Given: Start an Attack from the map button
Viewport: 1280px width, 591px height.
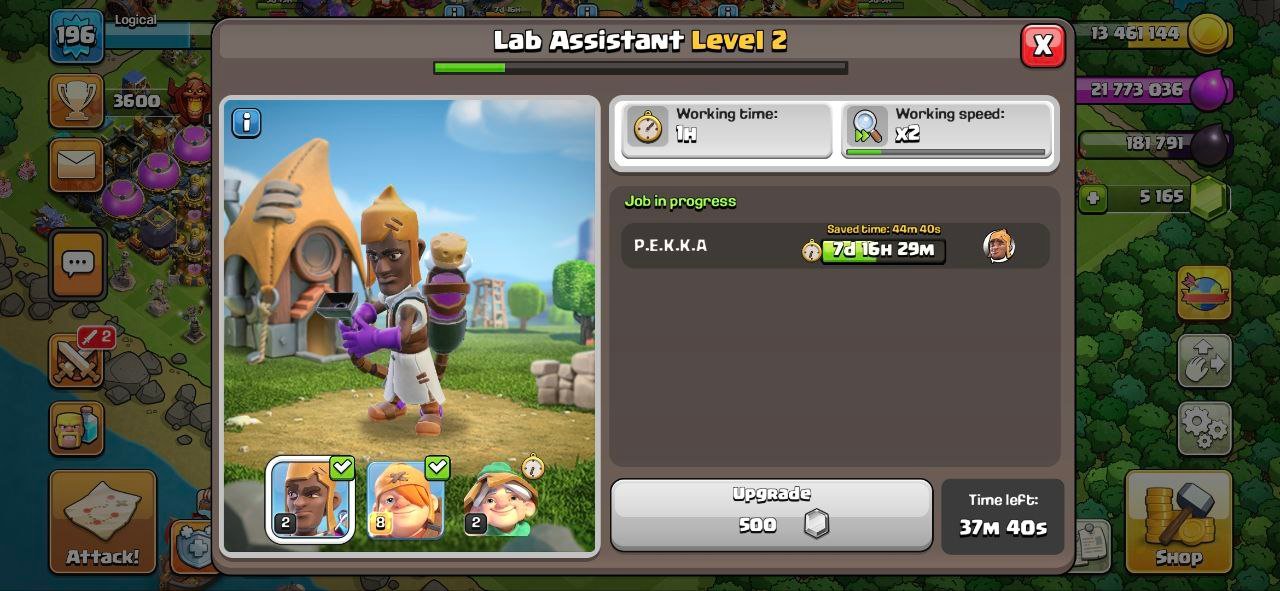Looking at the screenshot, I should [x=103, y=521].
